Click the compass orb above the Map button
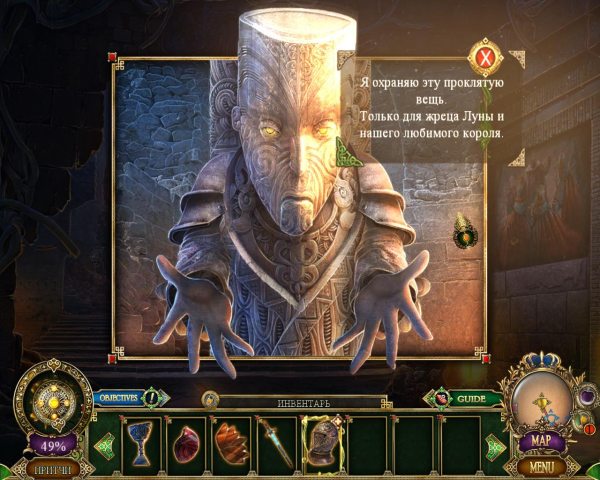Viewport: 600px width, 480px height. point(540,398)
